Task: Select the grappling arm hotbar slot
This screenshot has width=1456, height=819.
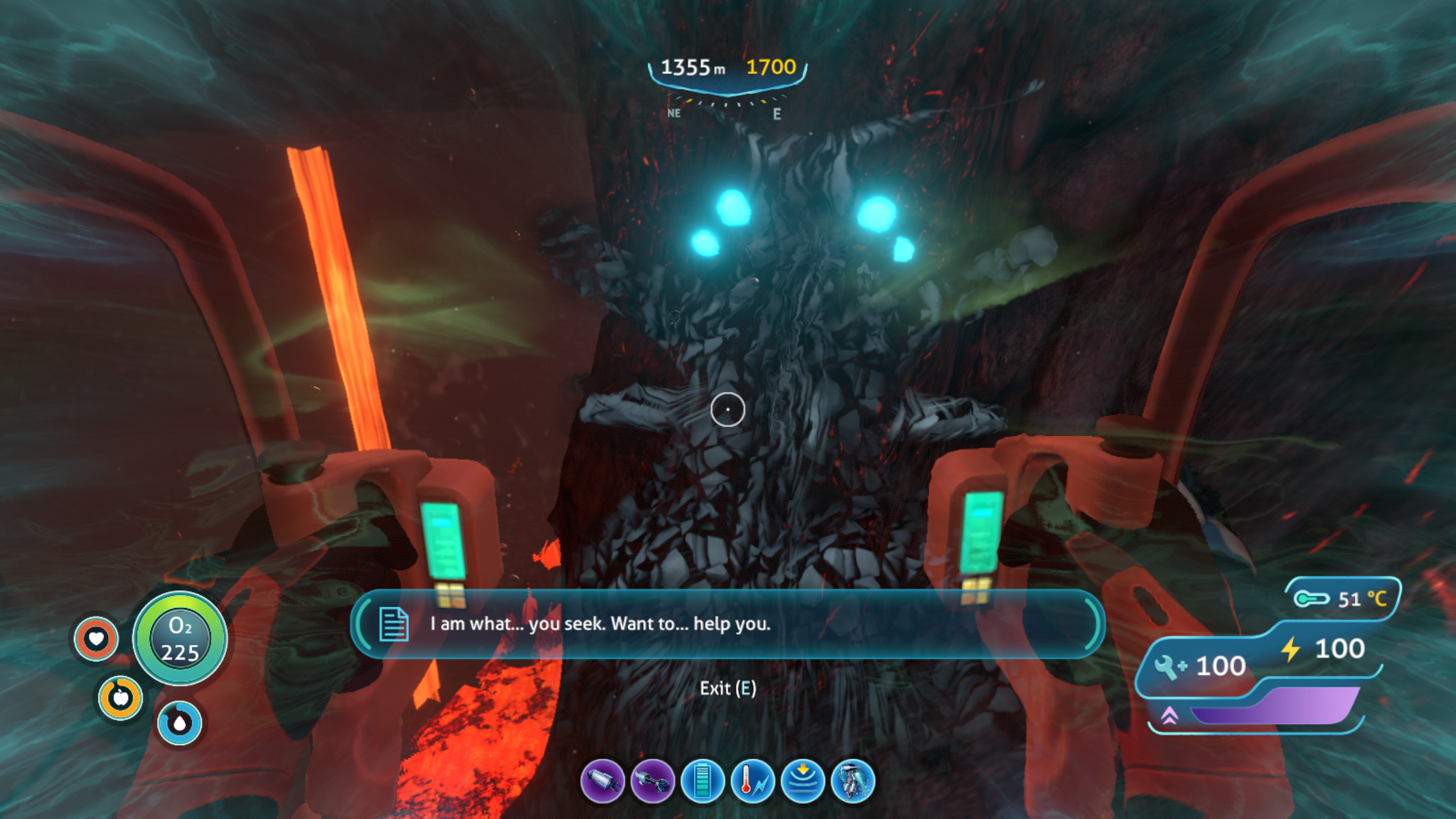Action: (652, 781)
